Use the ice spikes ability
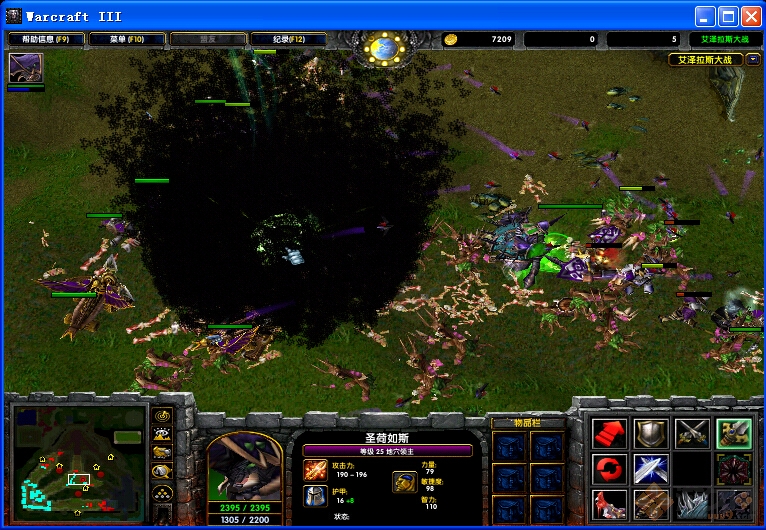Image resolution: width=766 pixels, height=530 pixels. point(692,503)
